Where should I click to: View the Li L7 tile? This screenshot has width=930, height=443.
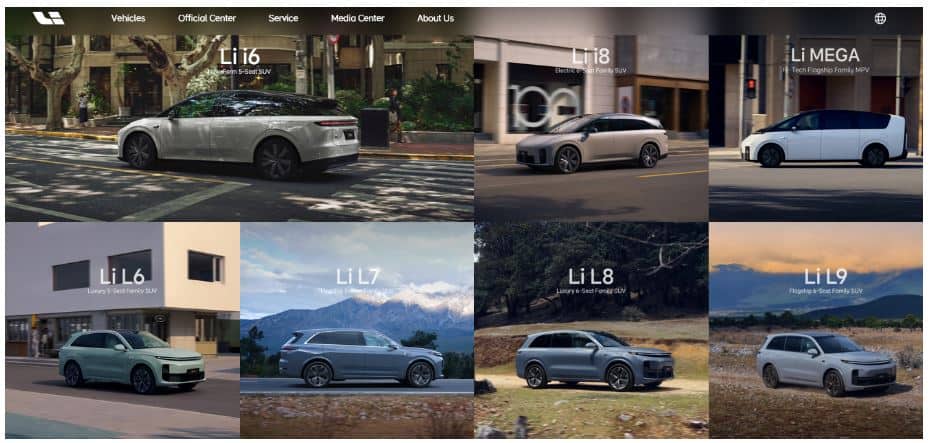click(357, 330)
